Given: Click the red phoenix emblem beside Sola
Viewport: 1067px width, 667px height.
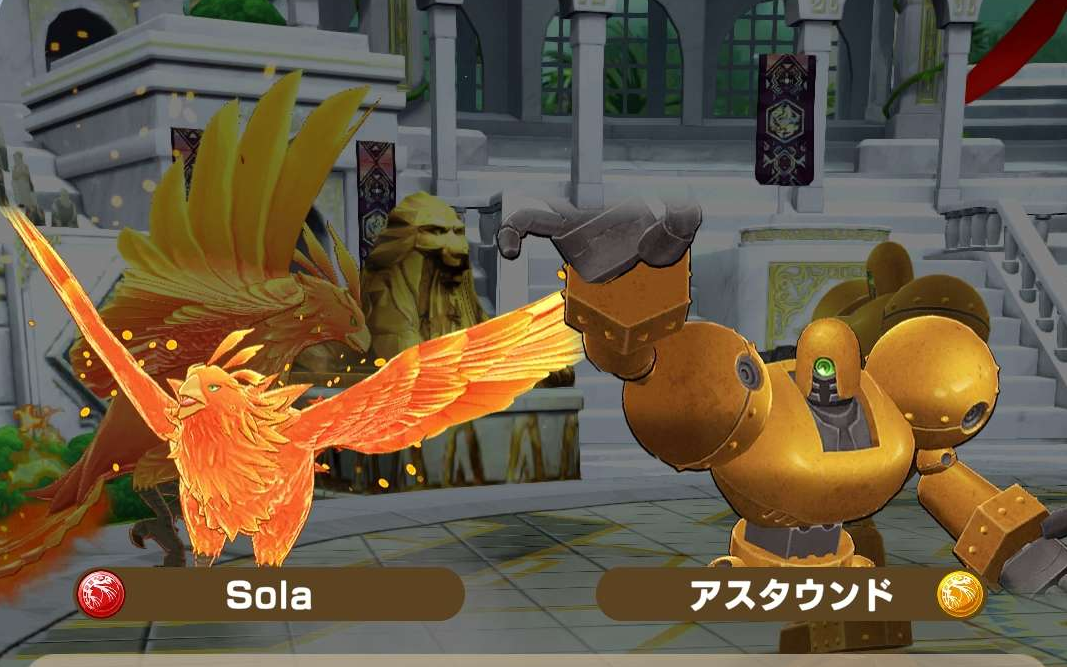Looking at the screenshot, I should (x=101, y=596).
